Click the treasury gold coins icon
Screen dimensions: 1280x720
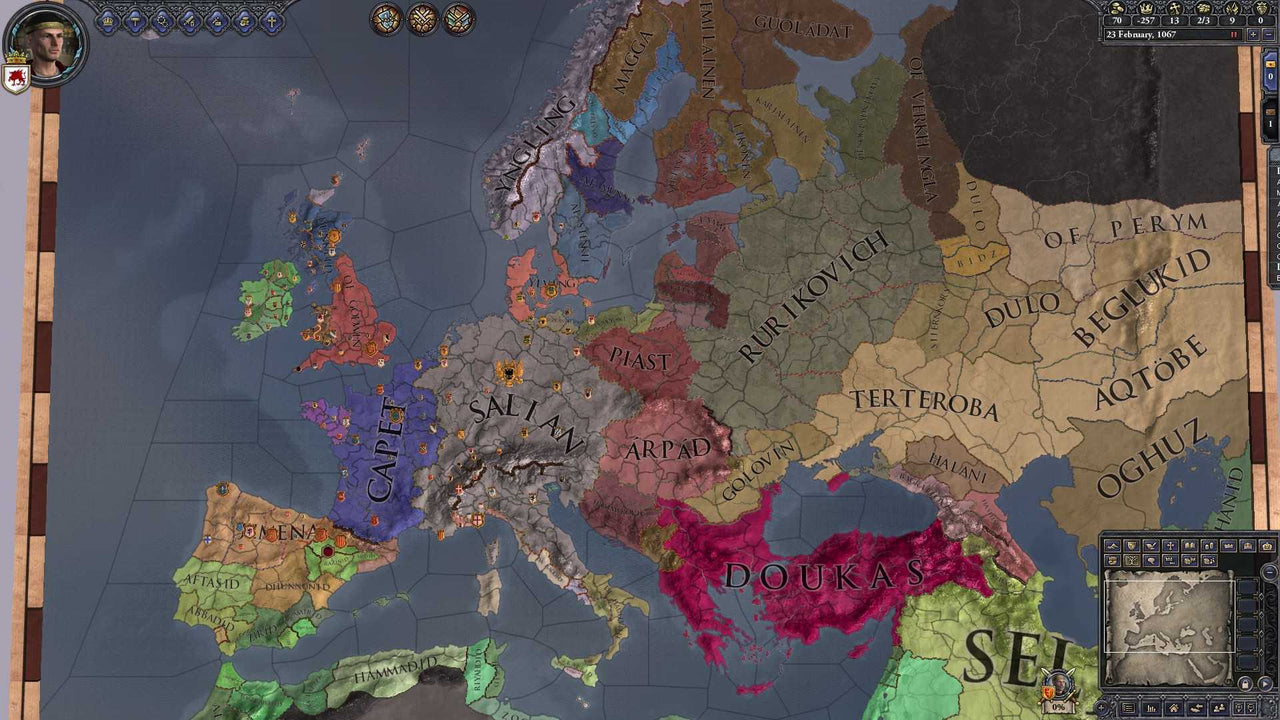(x=1116, y=8)
